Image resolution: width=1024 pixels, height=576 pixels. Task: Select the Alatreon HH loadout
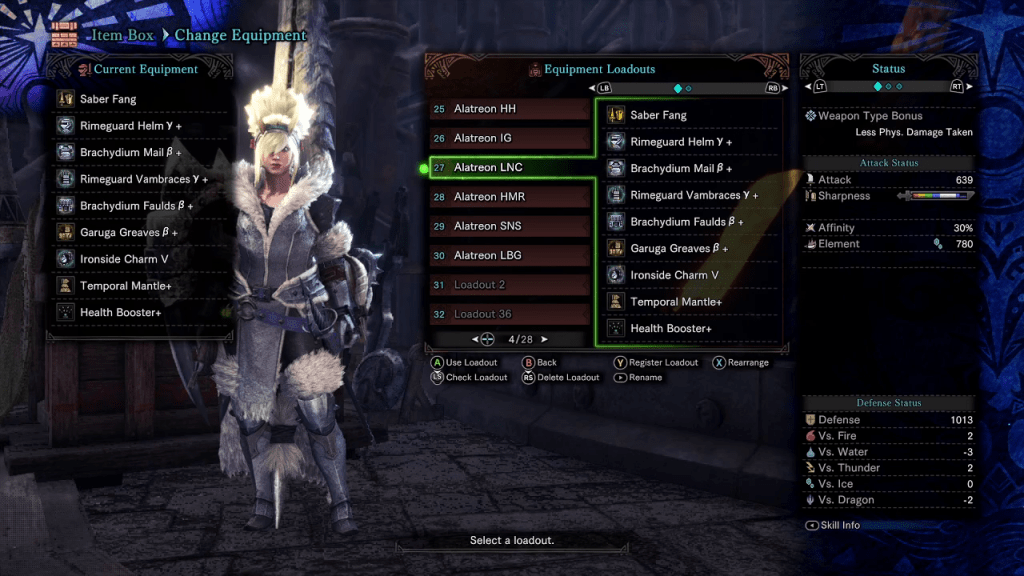point(510,109)
